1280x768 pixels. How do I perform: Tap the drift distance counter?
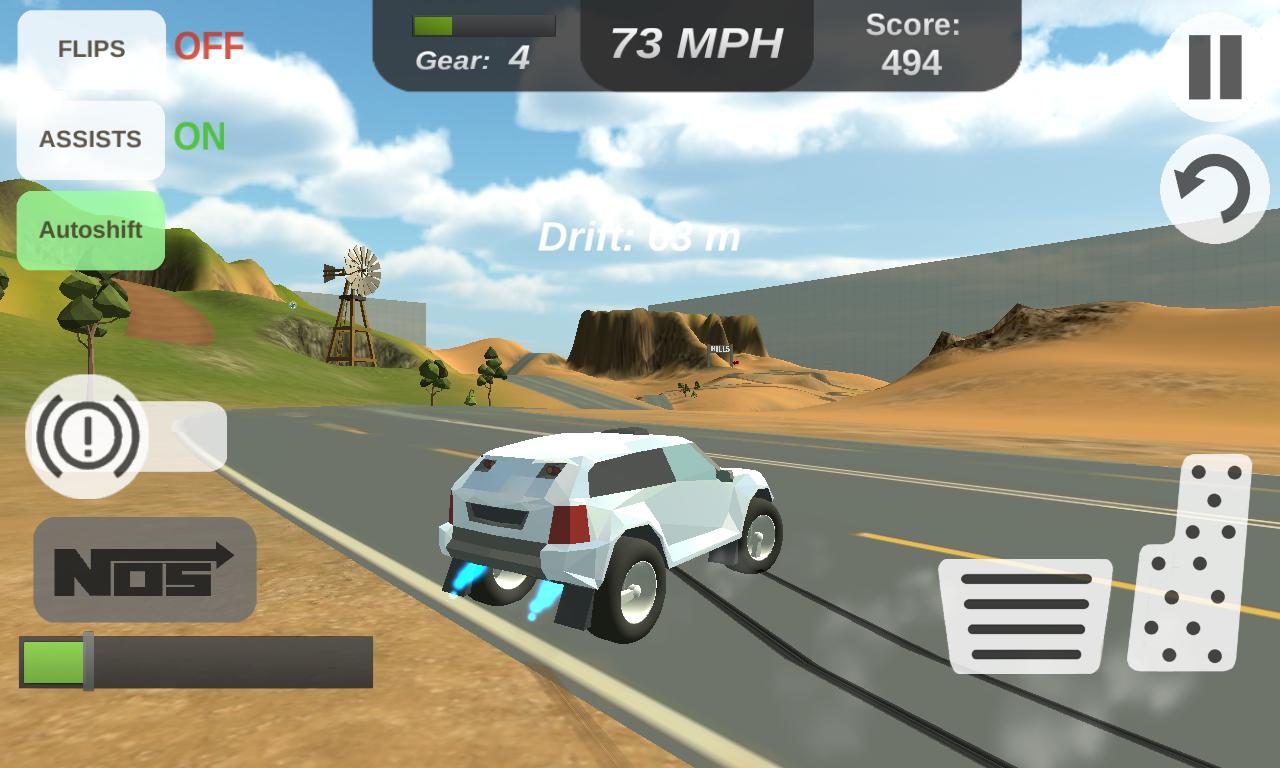pos(639,236)
